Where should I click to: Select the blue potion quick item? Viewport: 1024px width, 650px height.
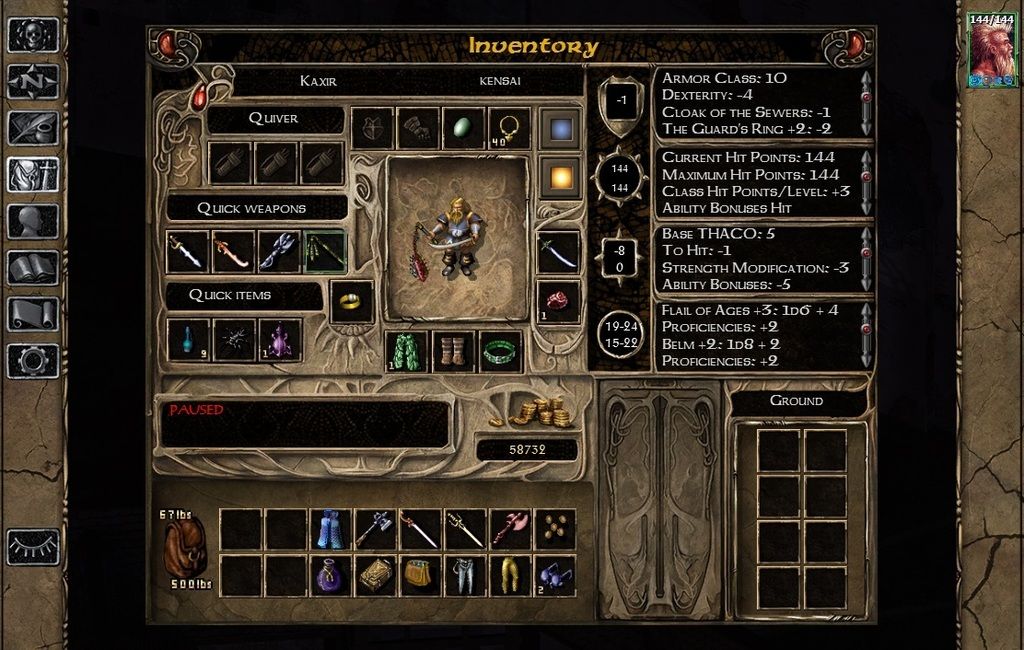point(188,340)
